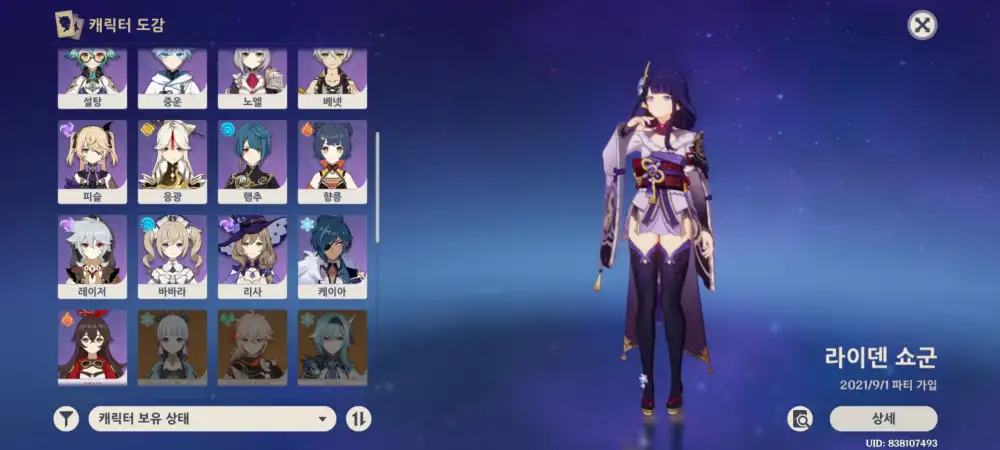Open the 캐릭터 보유 상태 dropdown
Viewport: 1000px width, 450px height.
tap(212, 419)
